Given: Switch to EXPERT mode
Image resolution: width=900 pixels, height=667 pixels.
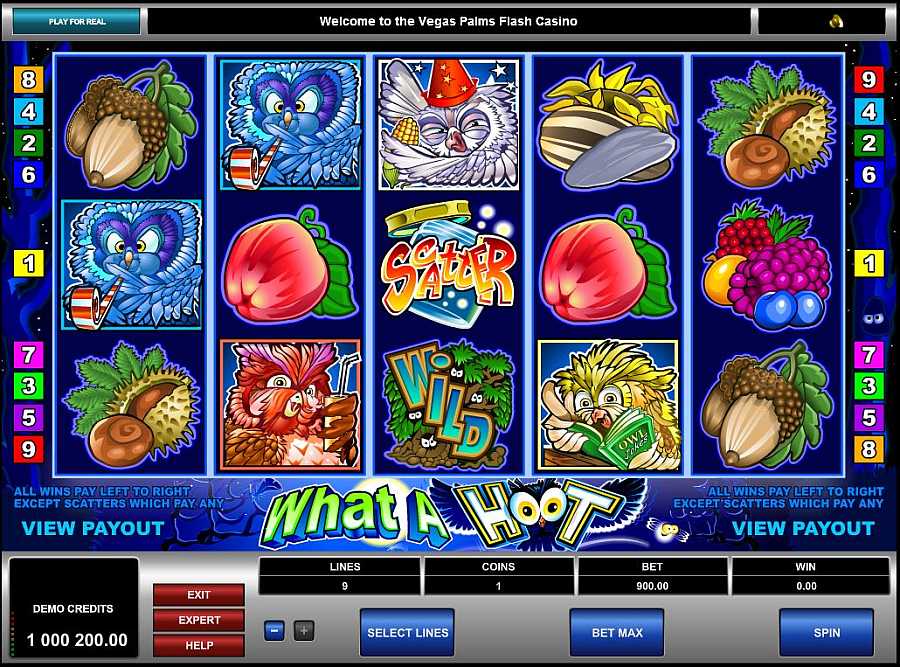Looking at the screenshot, I should coord(199,620).
